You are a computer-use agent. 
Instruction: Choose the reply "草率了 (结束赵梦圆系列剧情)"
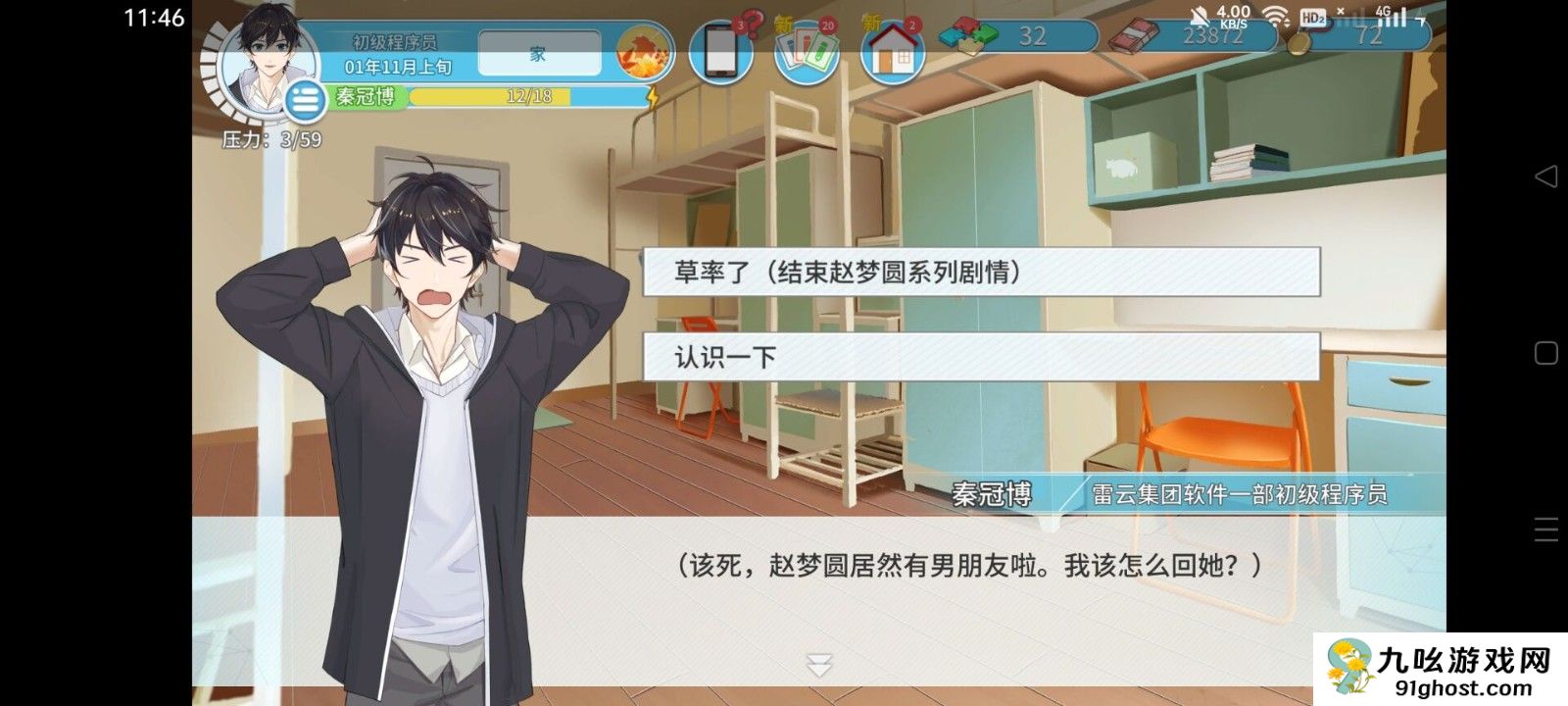click(981, 272)
